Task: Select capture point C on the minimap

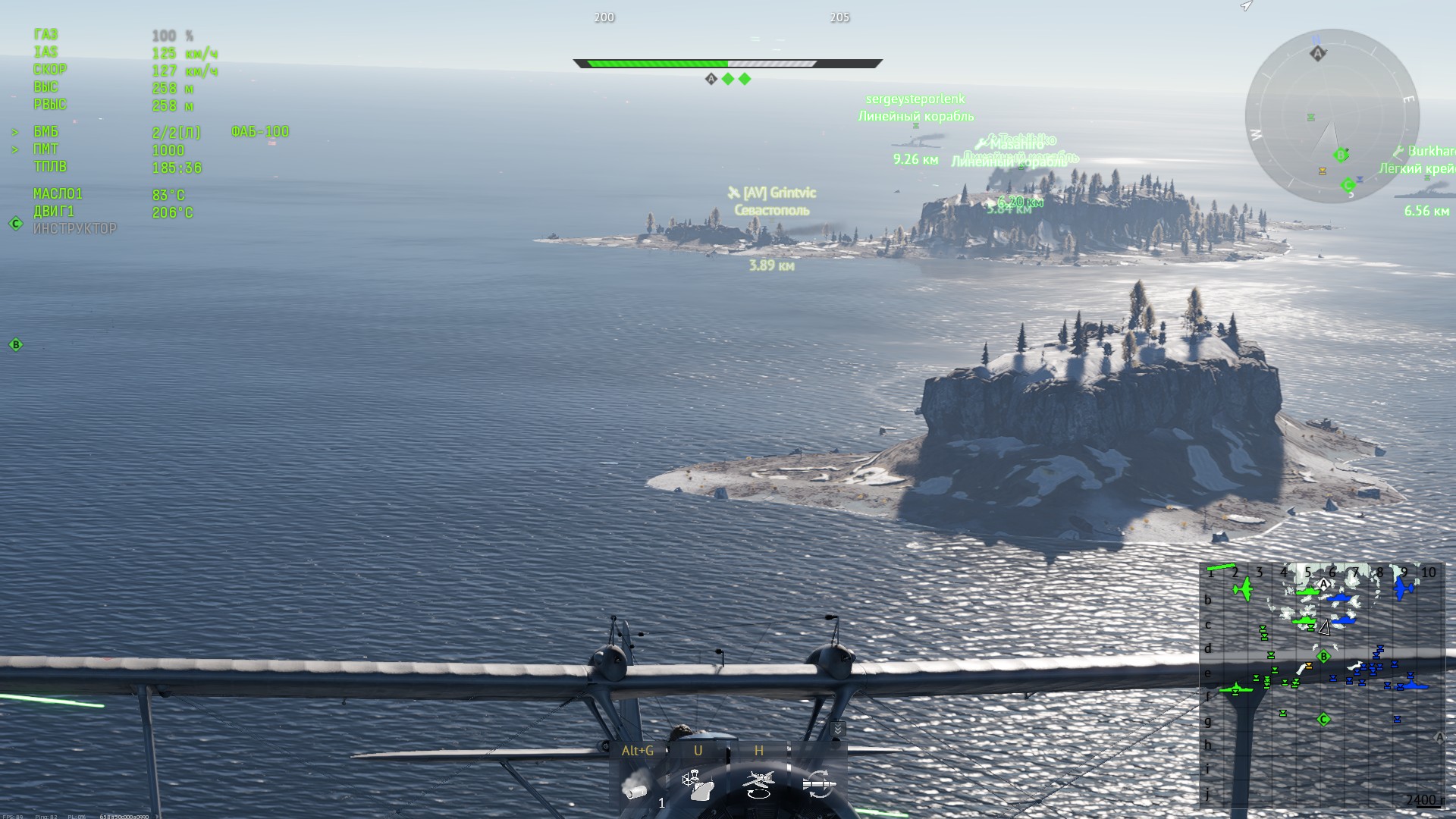Action: pos(1324,720)
